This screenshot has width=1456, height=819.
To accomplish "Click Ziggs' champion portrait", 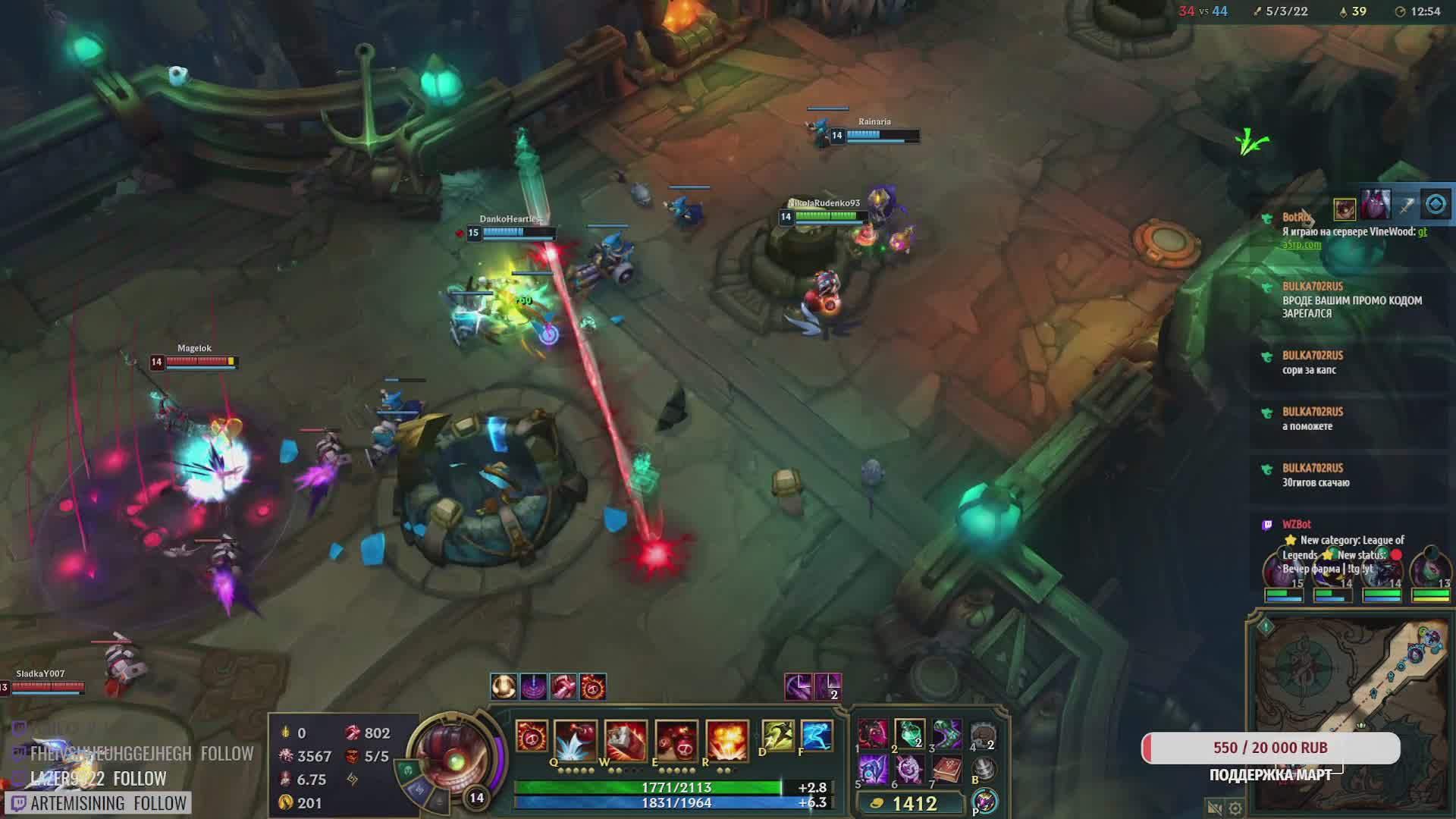I will [453, 755].
